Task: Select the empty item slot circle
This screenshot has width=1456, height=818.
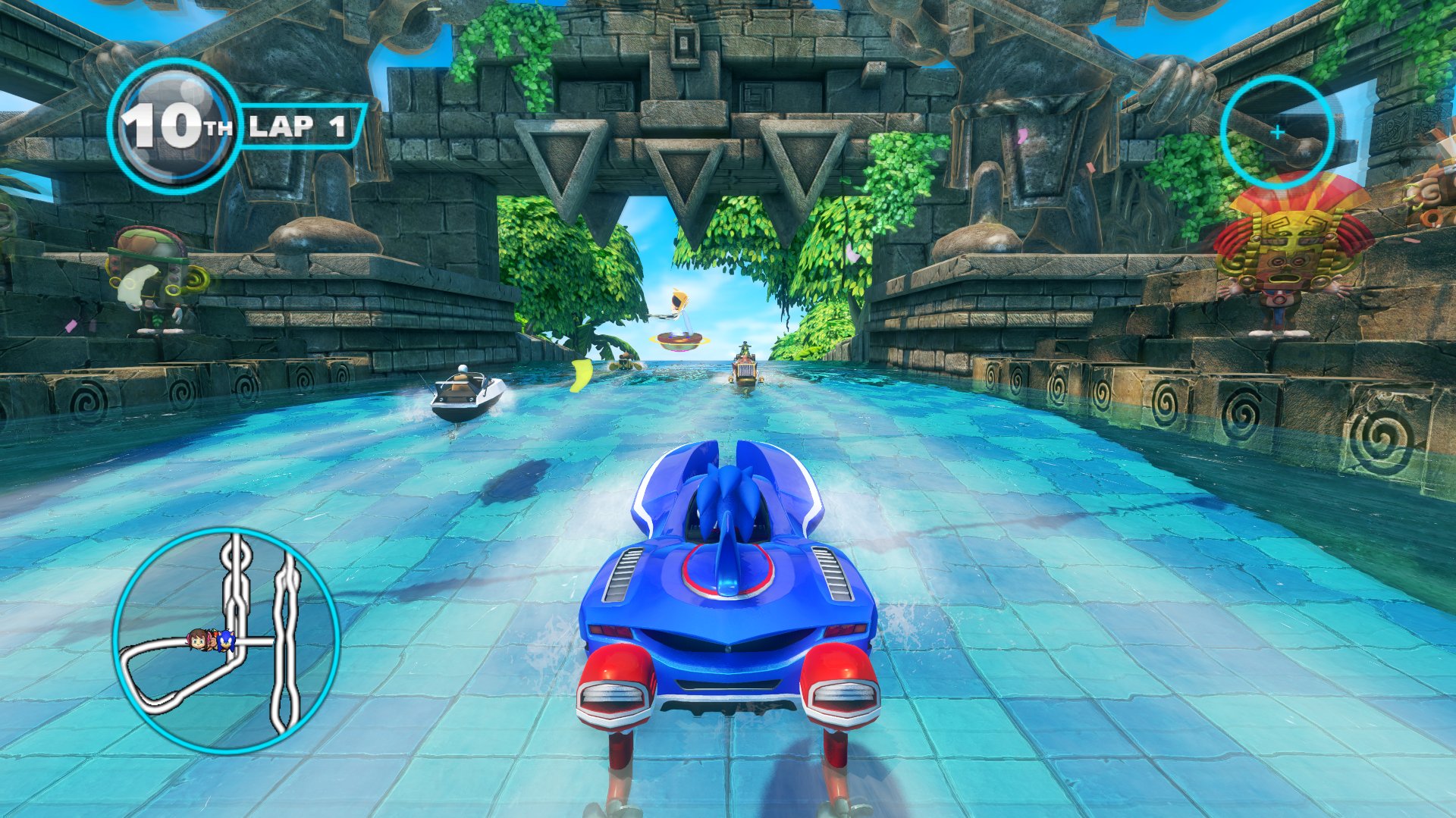Action: (1277, 132)
